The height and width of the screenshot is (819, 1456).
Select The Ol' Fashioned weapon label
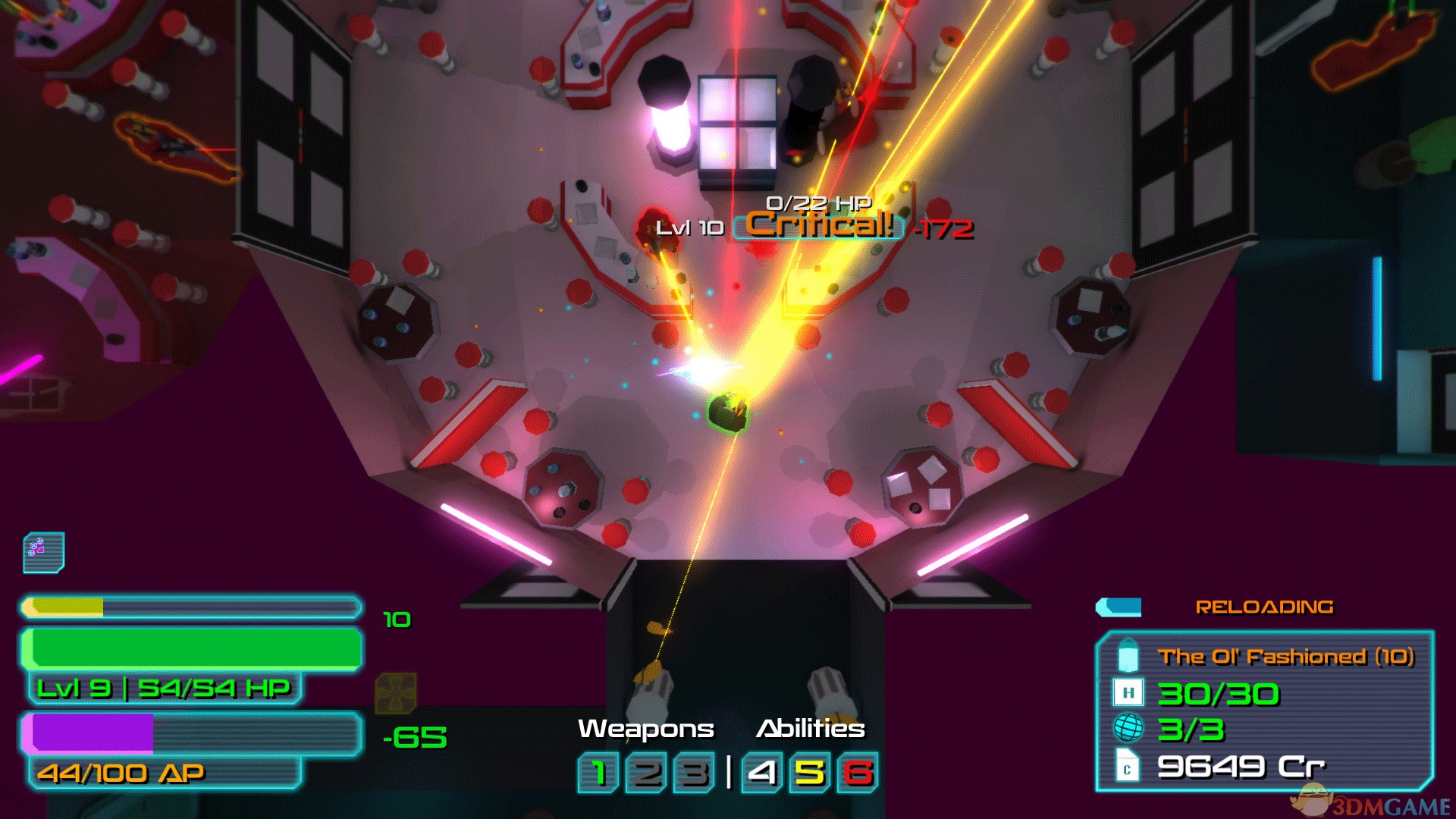click(1285, 657)
